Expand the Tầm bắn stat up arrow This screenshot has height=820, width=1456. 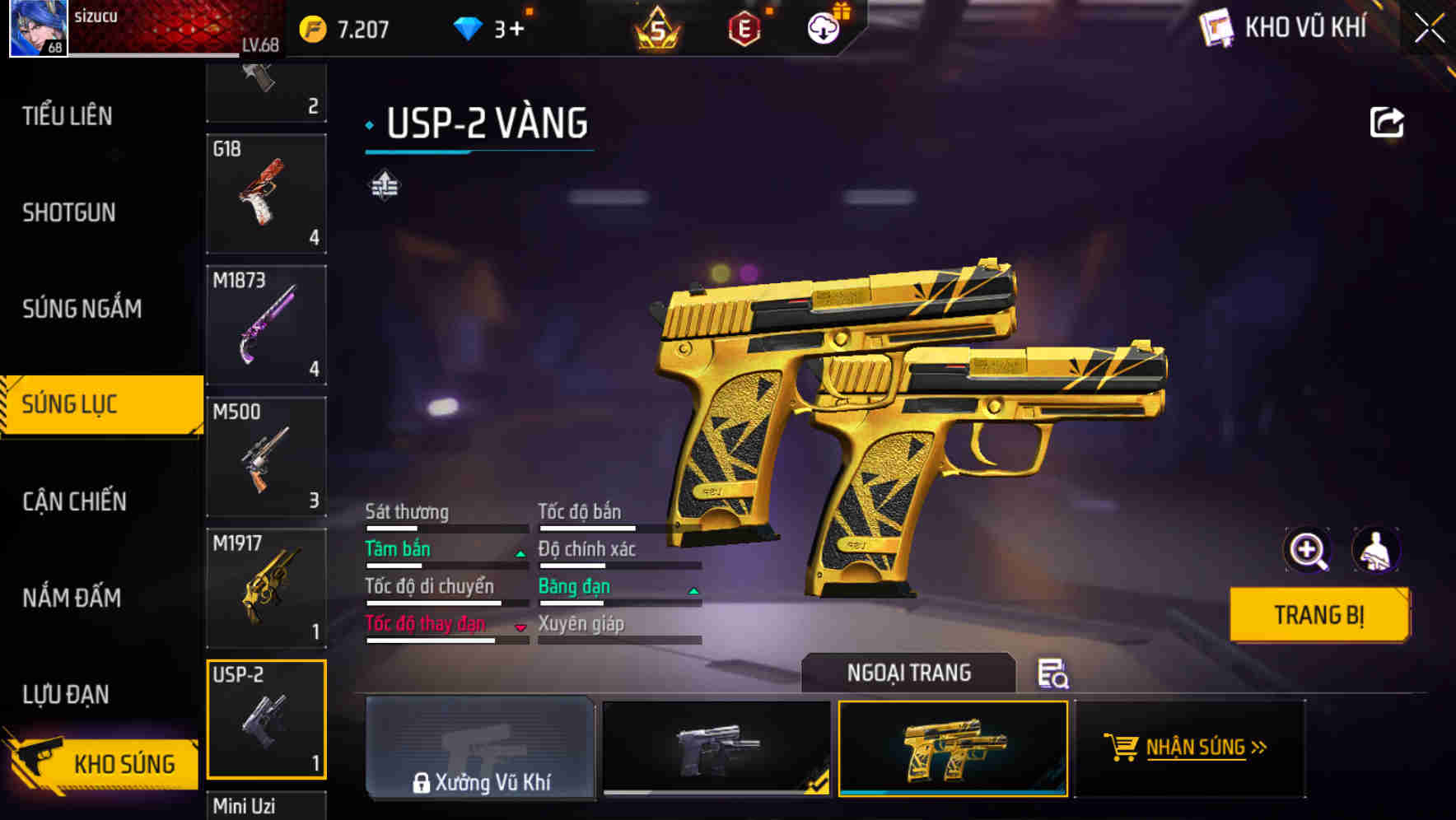point(519,553)
